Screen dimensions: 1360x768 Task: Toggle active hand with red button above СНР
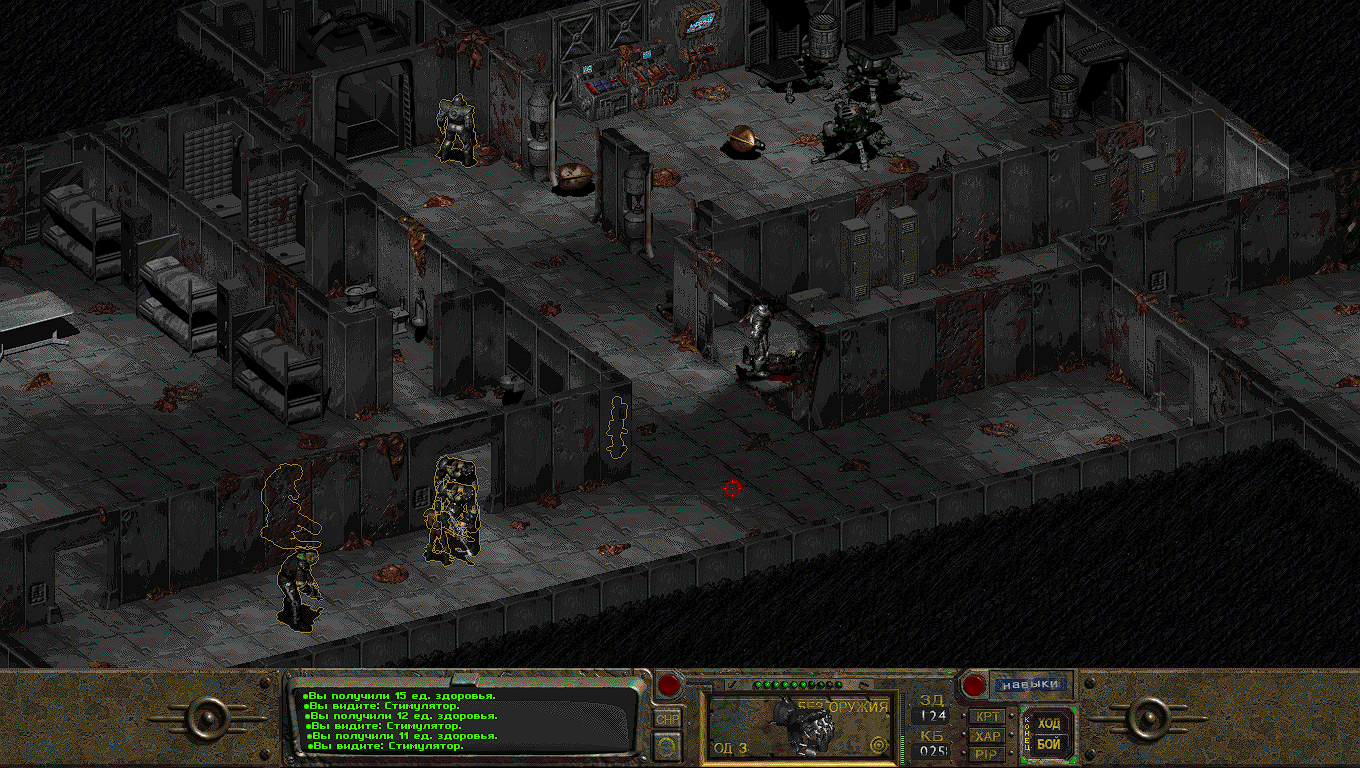(668, 686)
